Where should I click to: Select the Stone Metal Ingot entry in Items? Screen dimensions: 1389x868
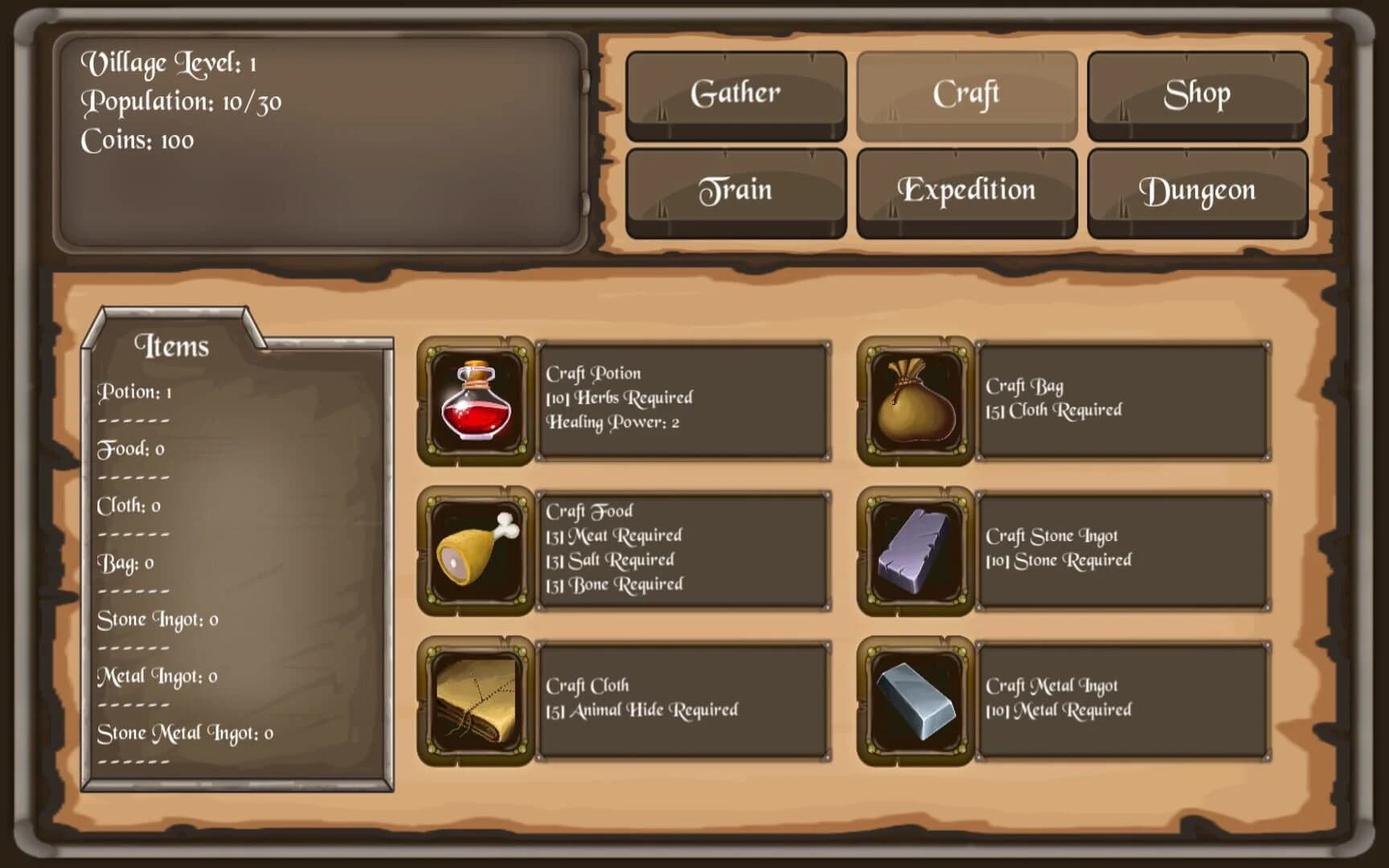(x=183, y=733)
